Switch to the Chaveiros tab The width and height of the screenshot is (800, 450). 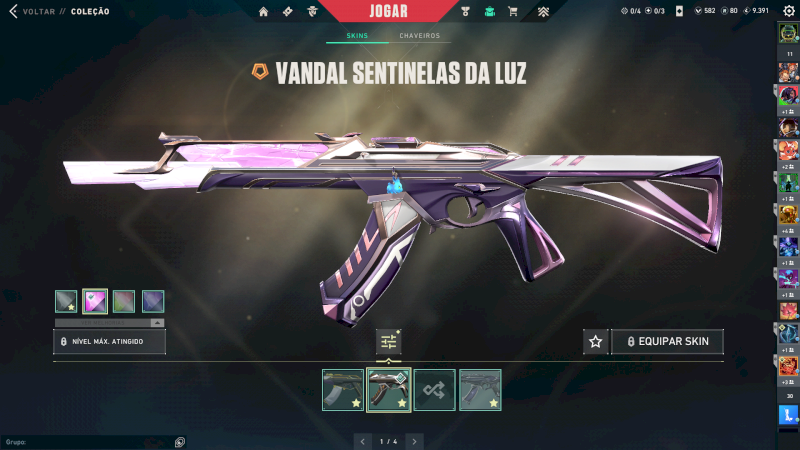click(419, 36)
